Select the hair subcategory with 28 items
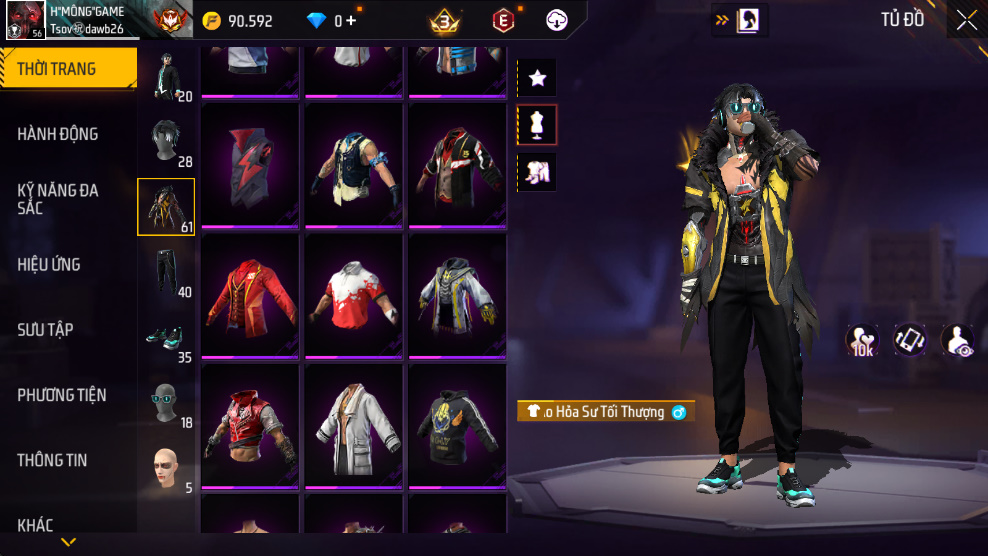 [x=166, y=143]
